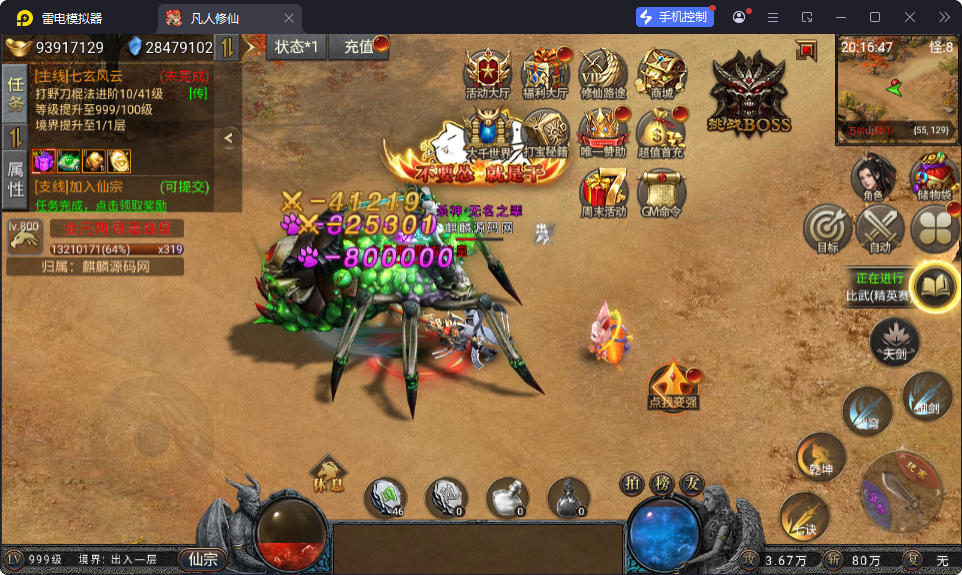Image resolution: width=962 pixels, height=575 pixels.
Task: Open the 储物袋 storage bag
Action: [x=935, y=178]
